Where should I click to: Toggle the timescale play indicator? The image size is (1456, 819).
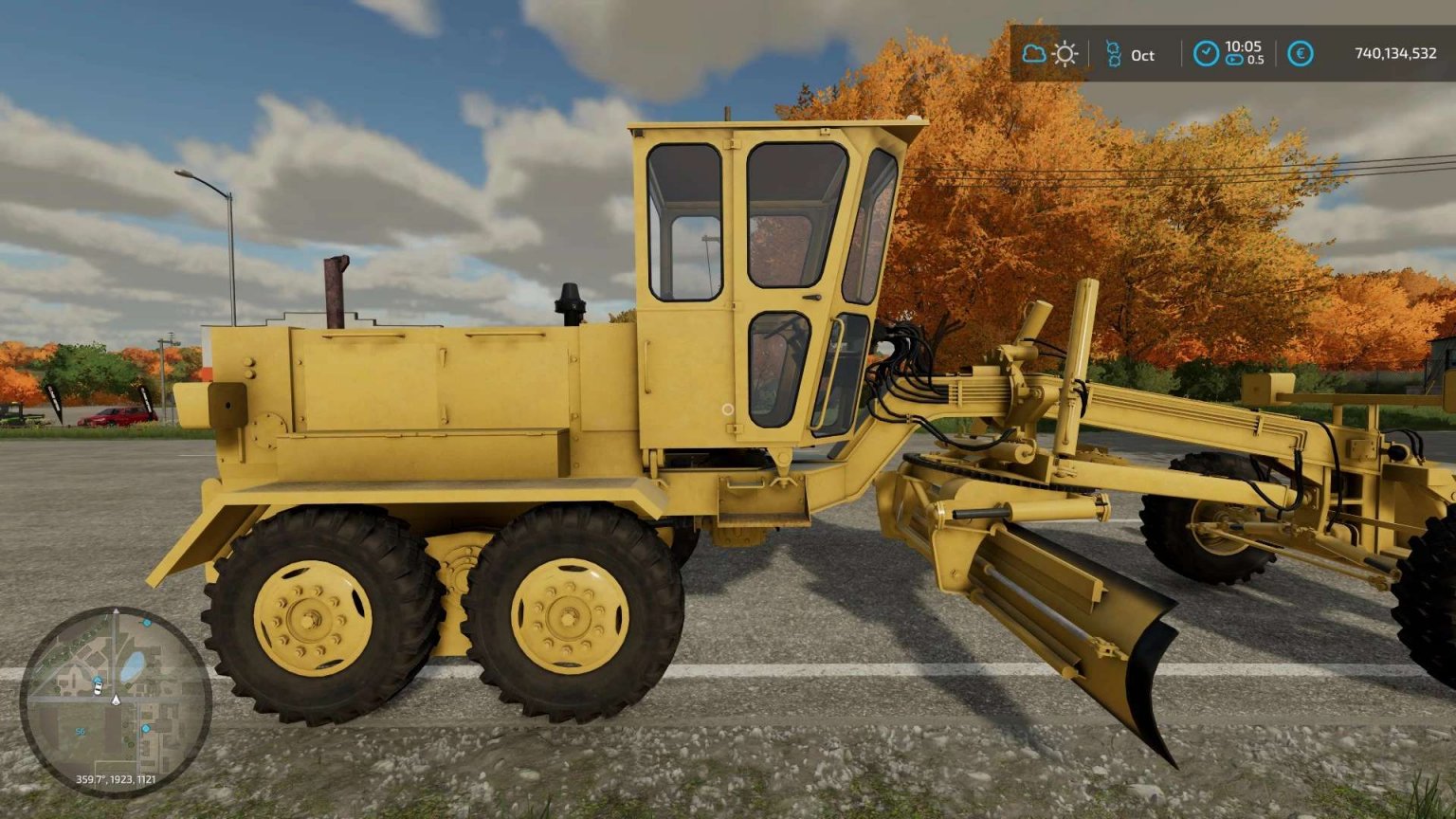(x=1233, y=59)
